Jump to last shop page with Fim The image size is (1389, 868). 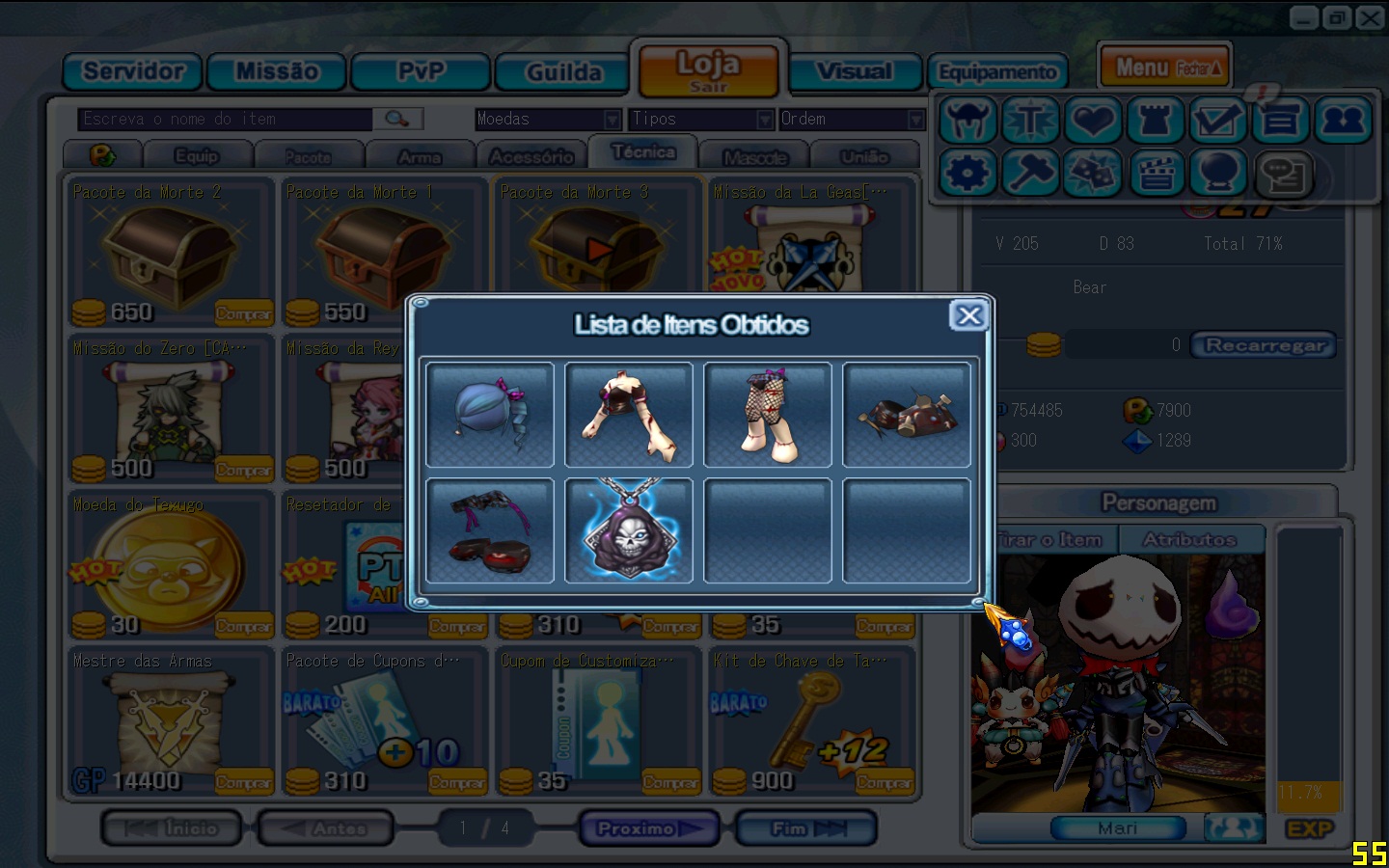(805, 828)
